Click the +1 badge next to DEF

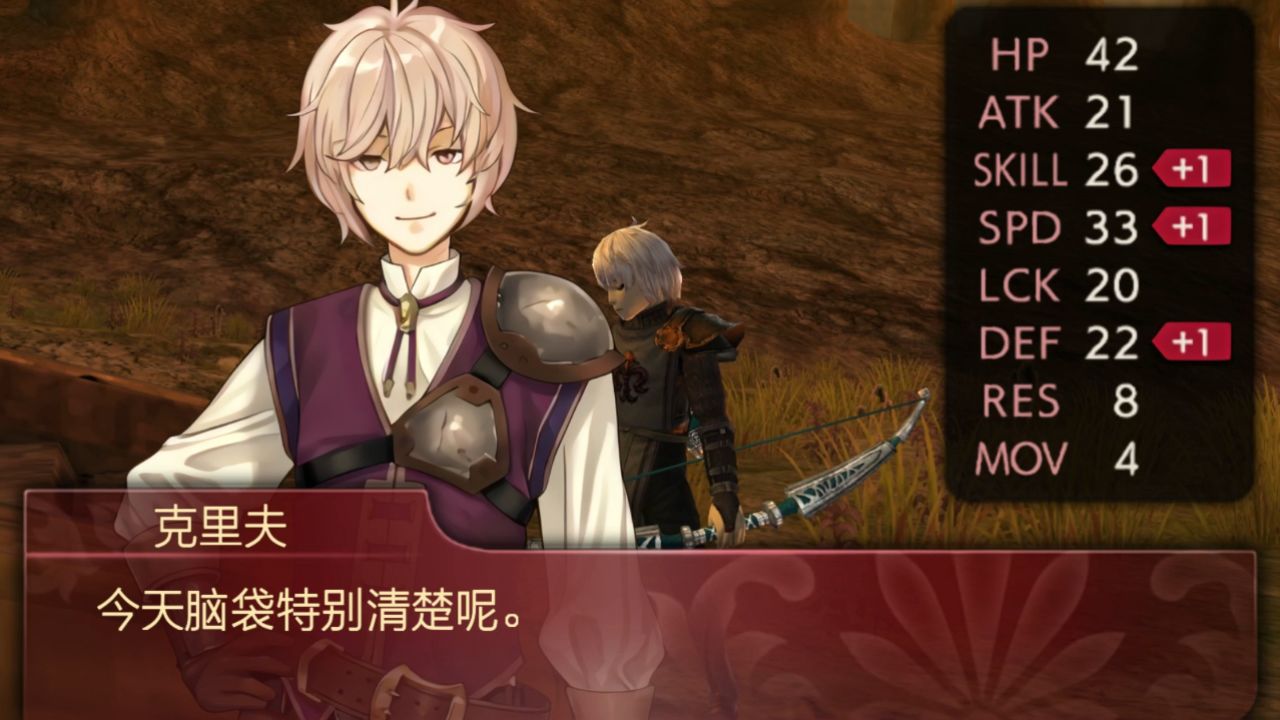pyautogui.click(x=1190, y=340)
